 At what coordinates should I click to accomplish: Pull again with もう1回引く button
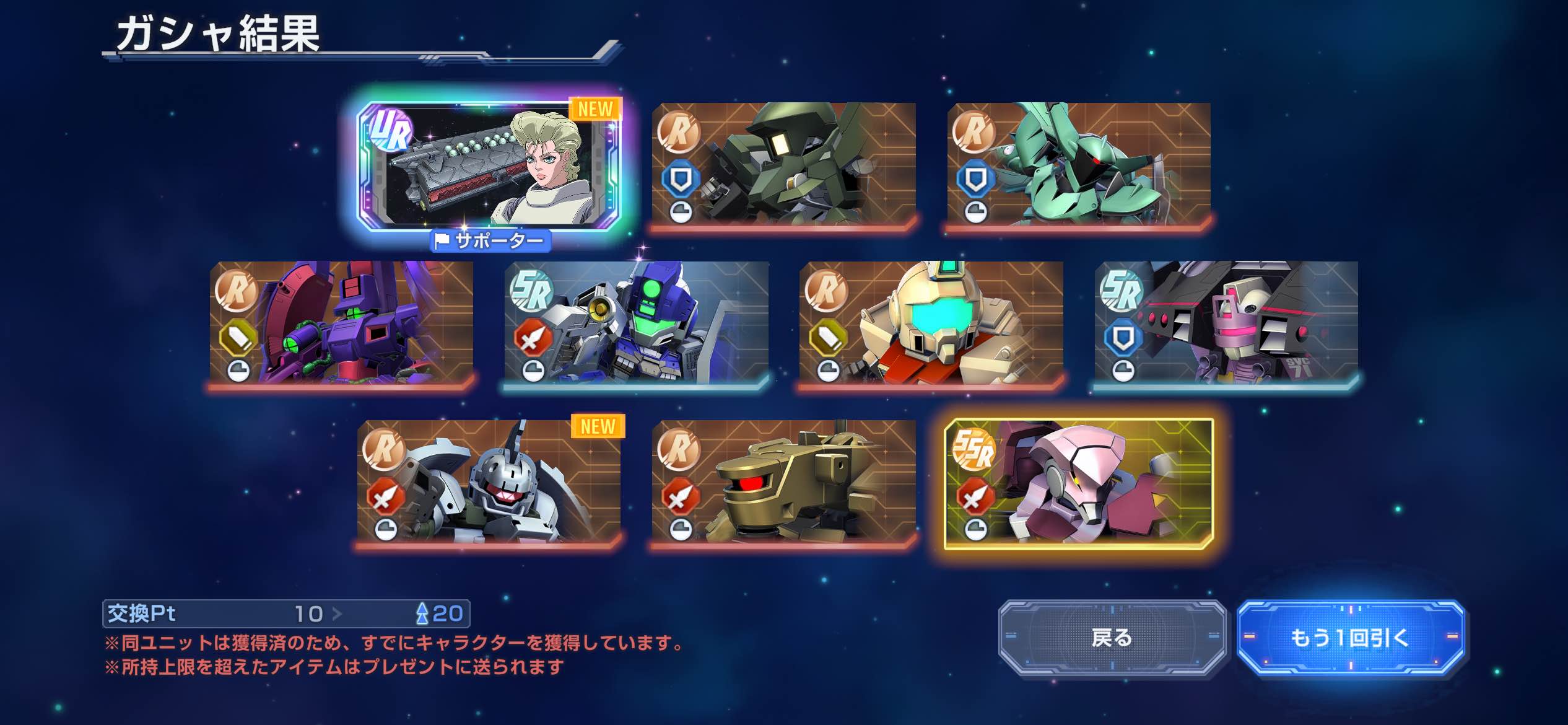pyautogui.click(x=1350, y=637)
